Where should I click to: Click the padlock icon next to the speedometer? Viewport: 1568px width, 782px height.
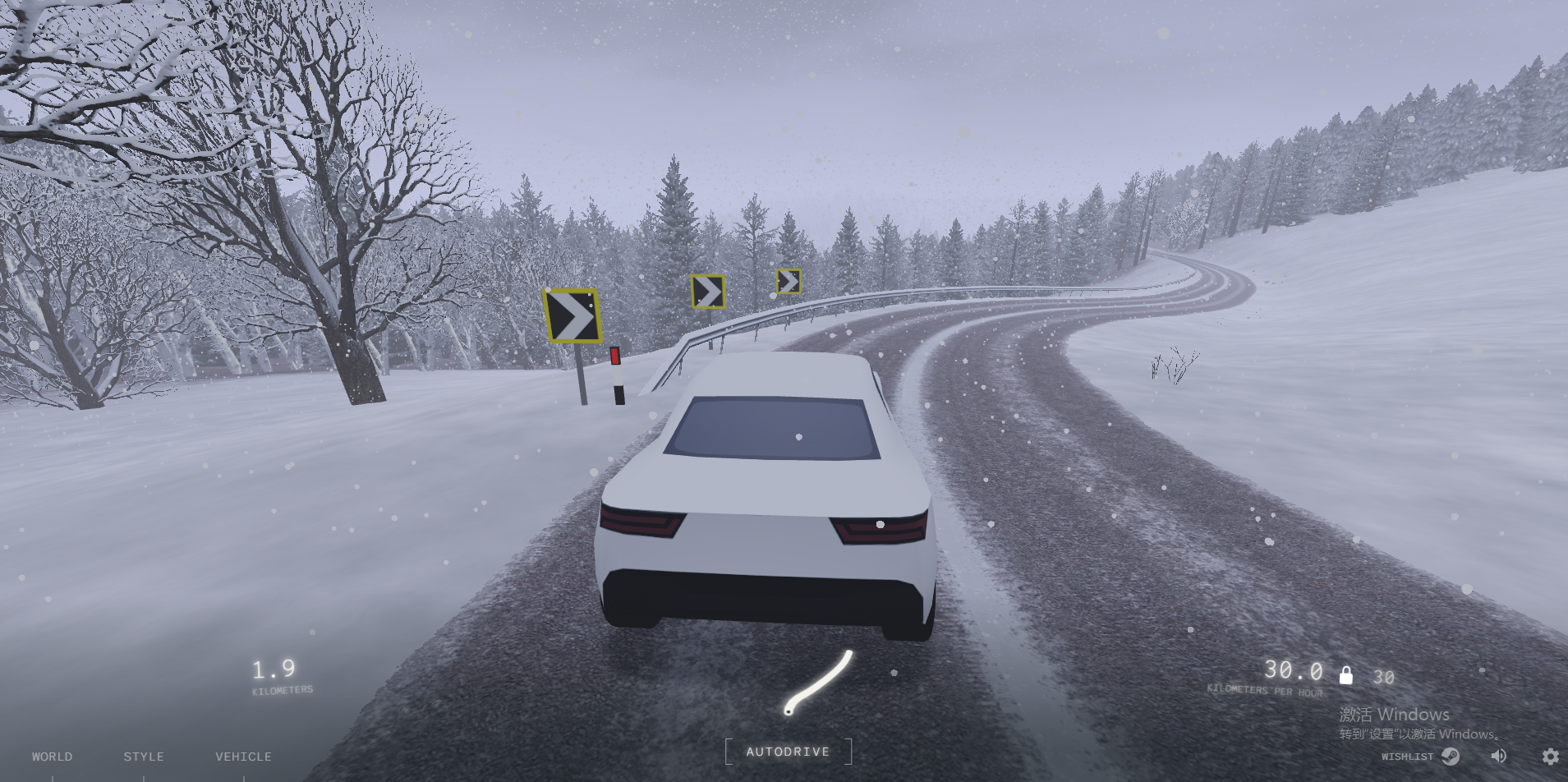click(x=1346, y=676)
